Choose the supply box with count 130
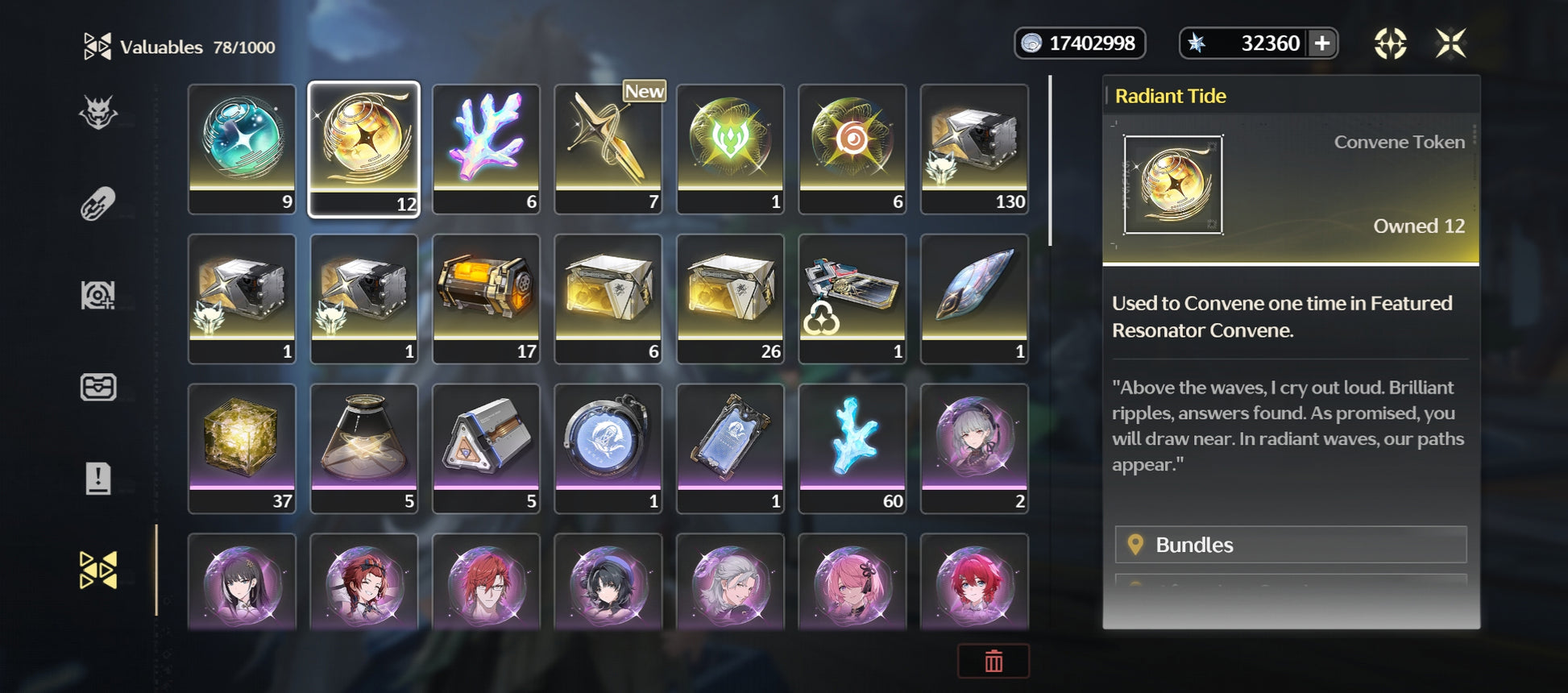The width and height of the screenshot is (1568, 693). (974, 149)
